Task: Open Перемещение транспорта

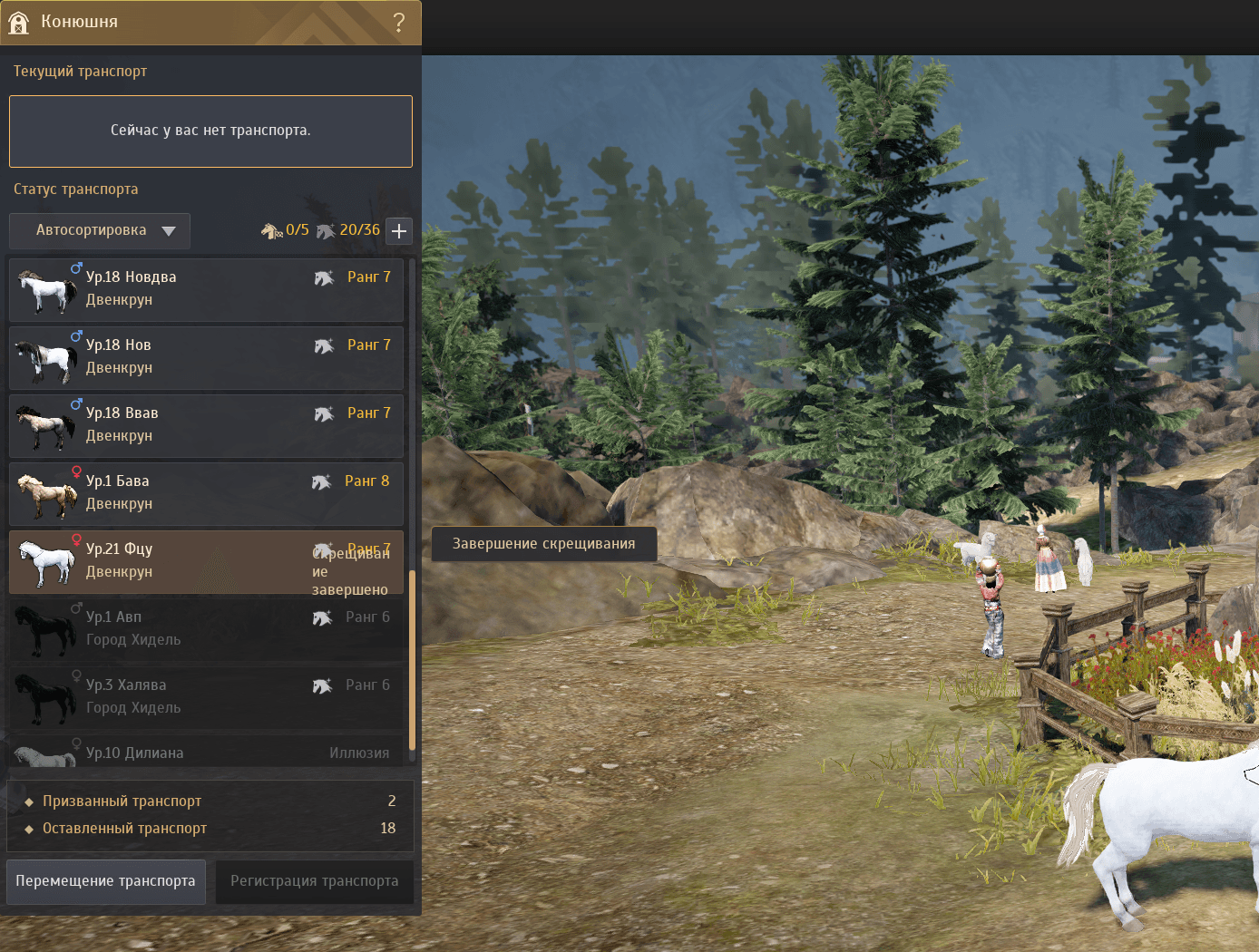Action: (x=106, y=881)
